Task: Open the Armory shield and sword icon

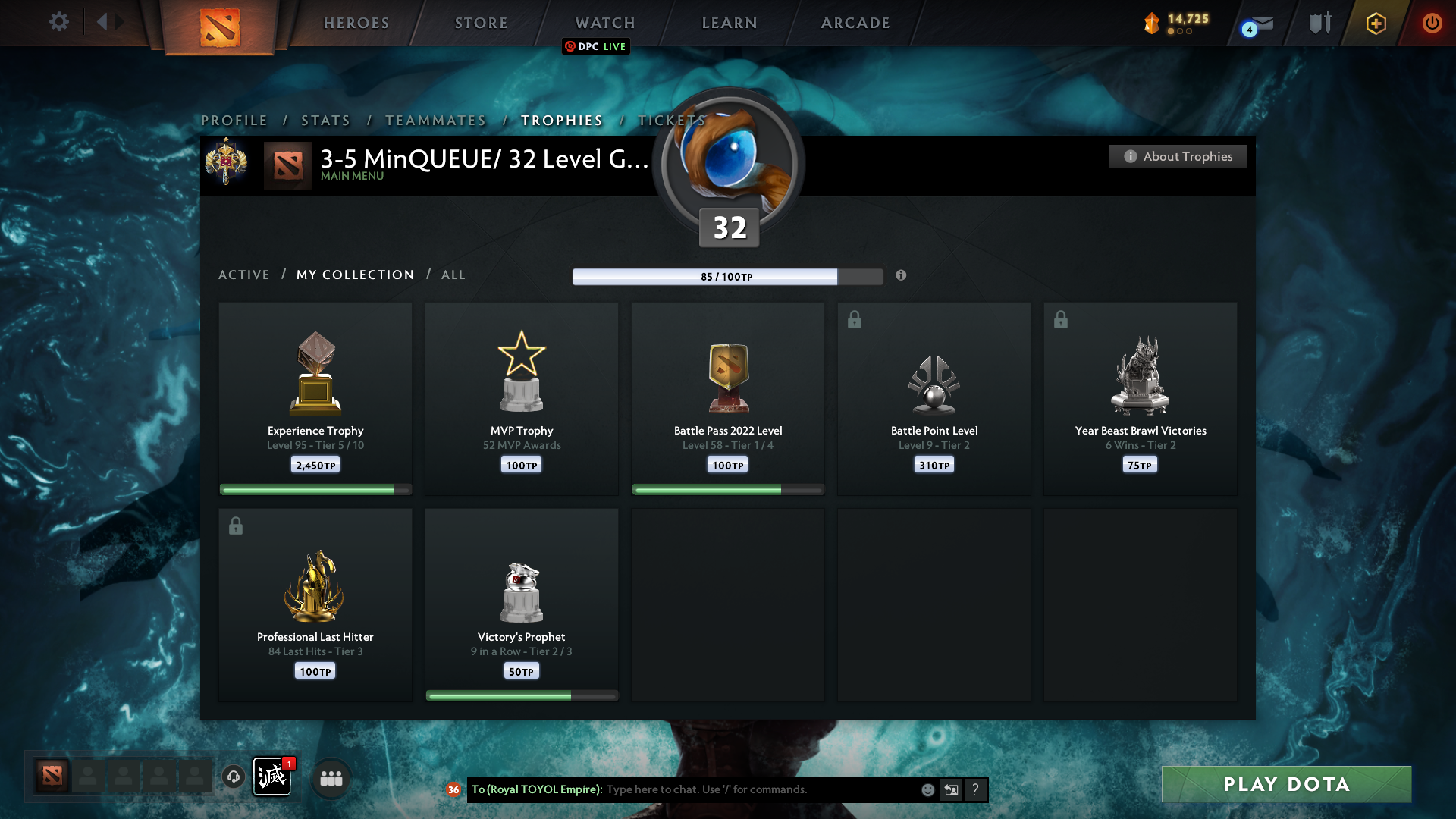Action: pyautogui.click(x=1319, y=23)
